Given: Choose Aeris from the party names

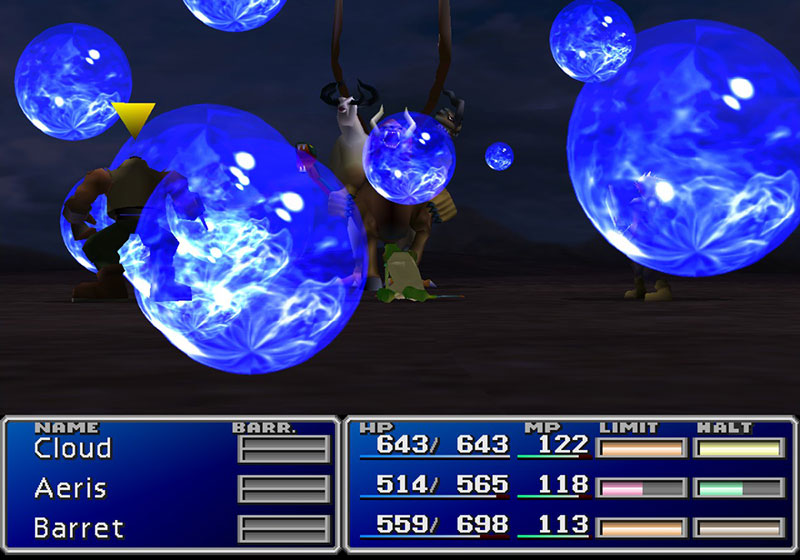Looking at the screenshot, I should [x=70, y=488].
